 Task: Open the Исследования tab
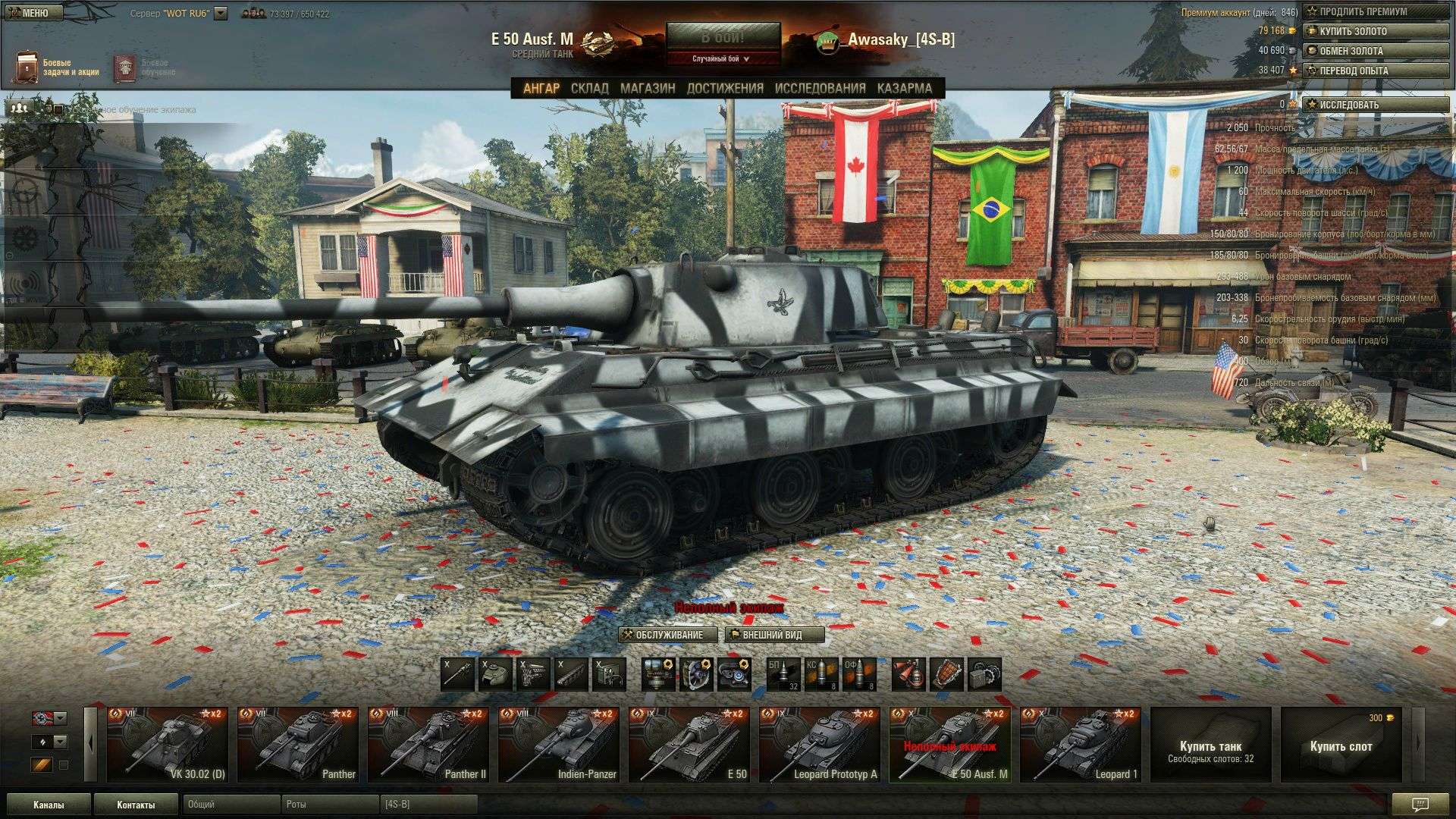(820, 88)
